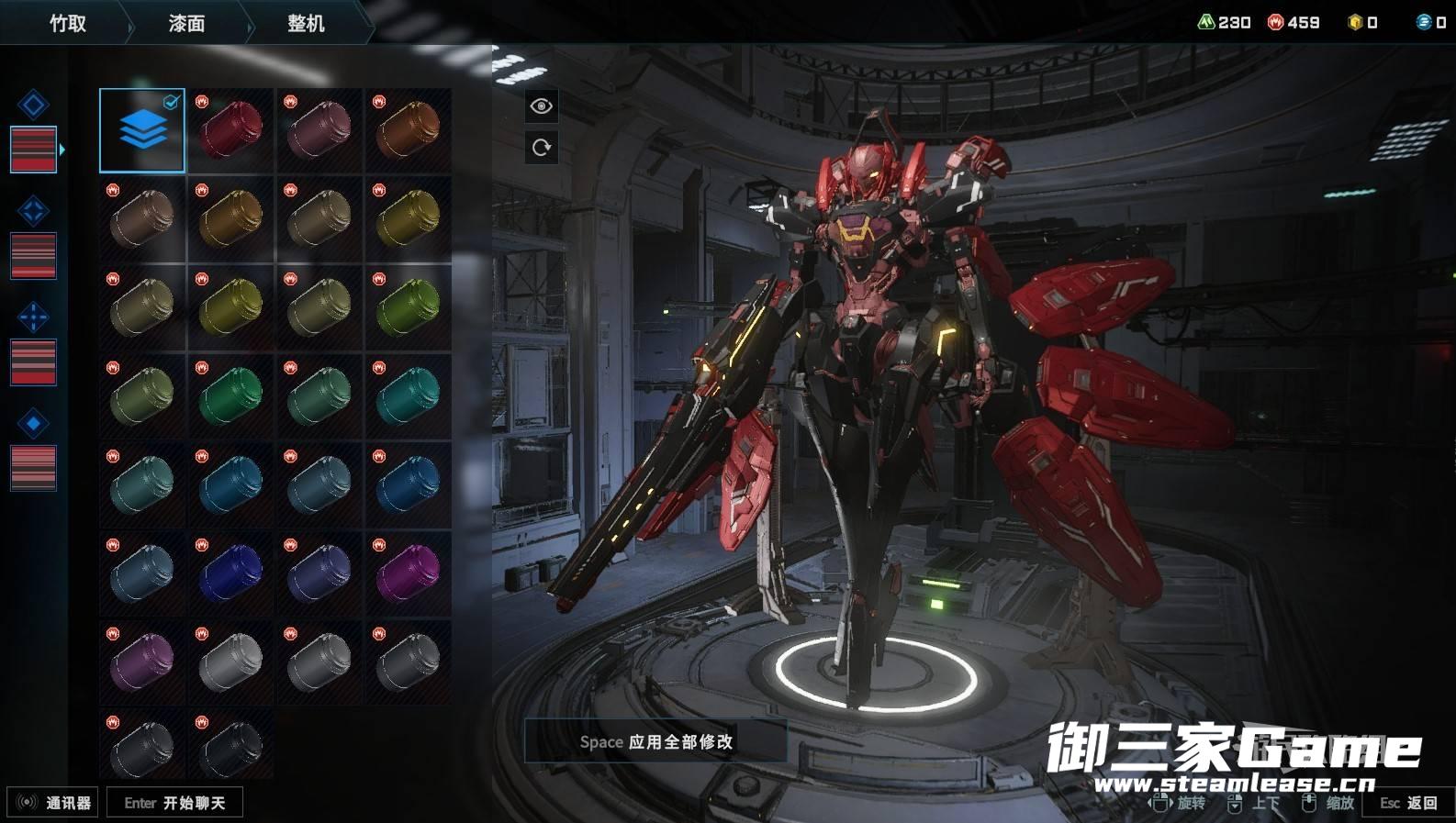Switch to the 漆面 tab
Image resolution: width=1456 pixels, height=823 pixels.
(186, 23)
